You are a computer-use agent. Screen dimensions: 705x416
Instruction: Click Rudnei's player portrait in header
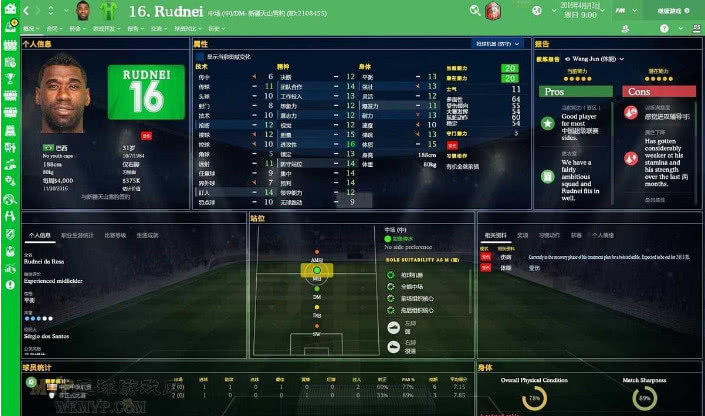click(x=83, y=11)
